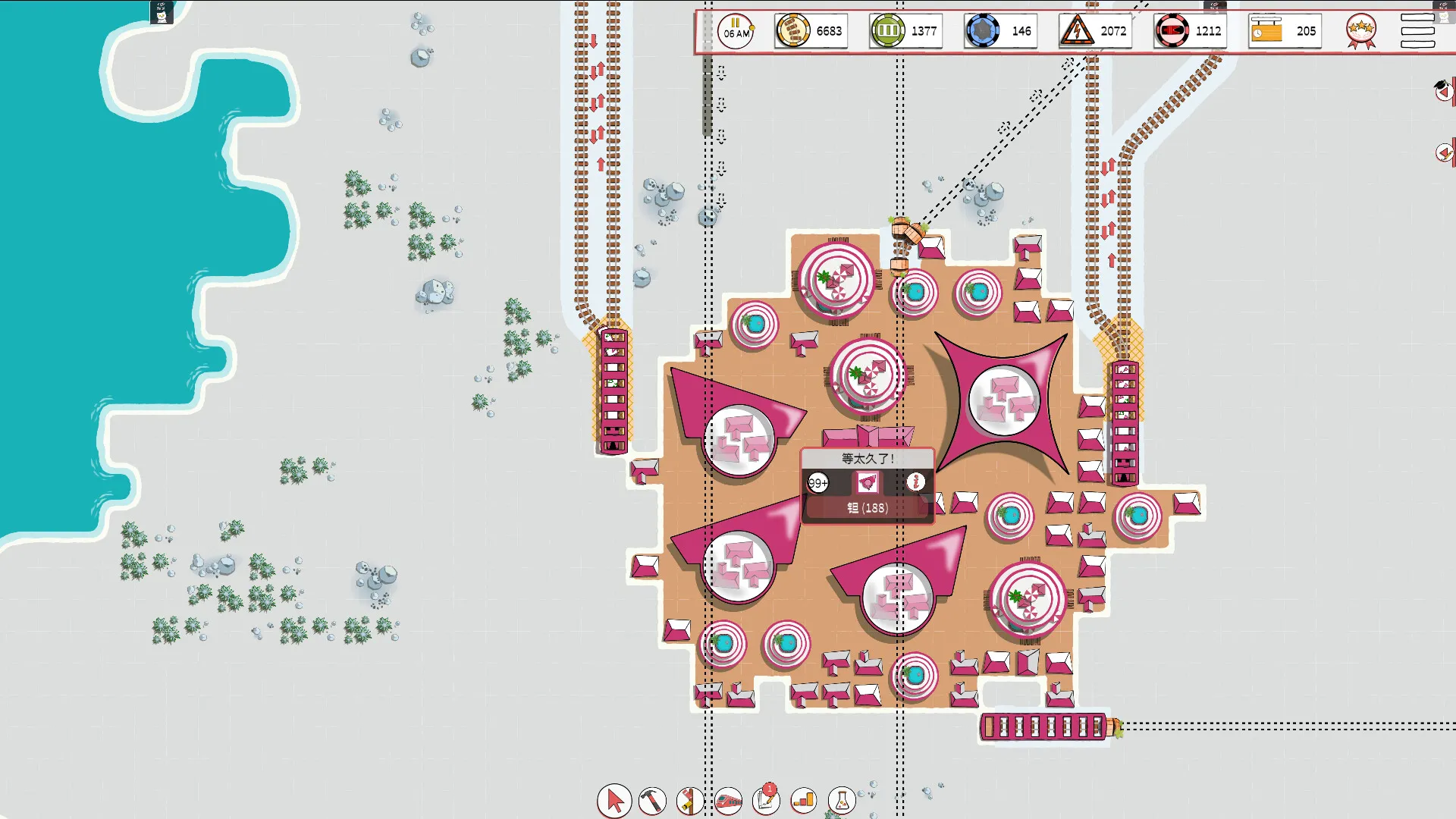Check the electricity warning counter

tap(1094, 31)
